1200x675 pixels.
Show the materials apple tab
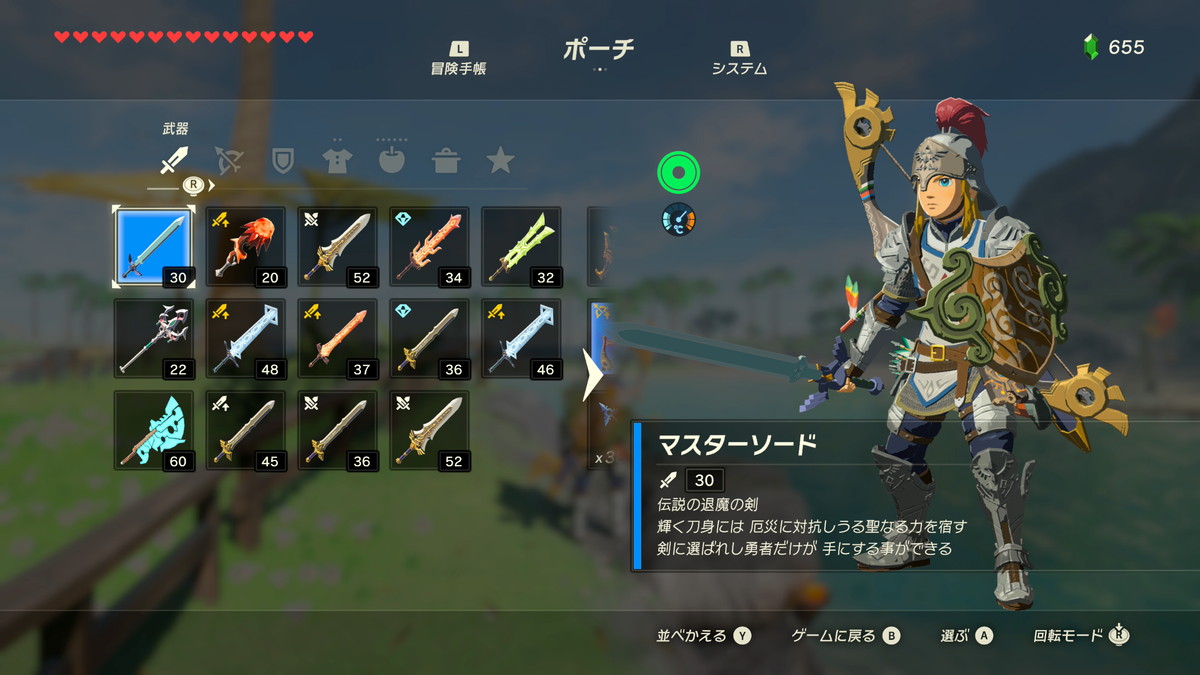[392, 160]
